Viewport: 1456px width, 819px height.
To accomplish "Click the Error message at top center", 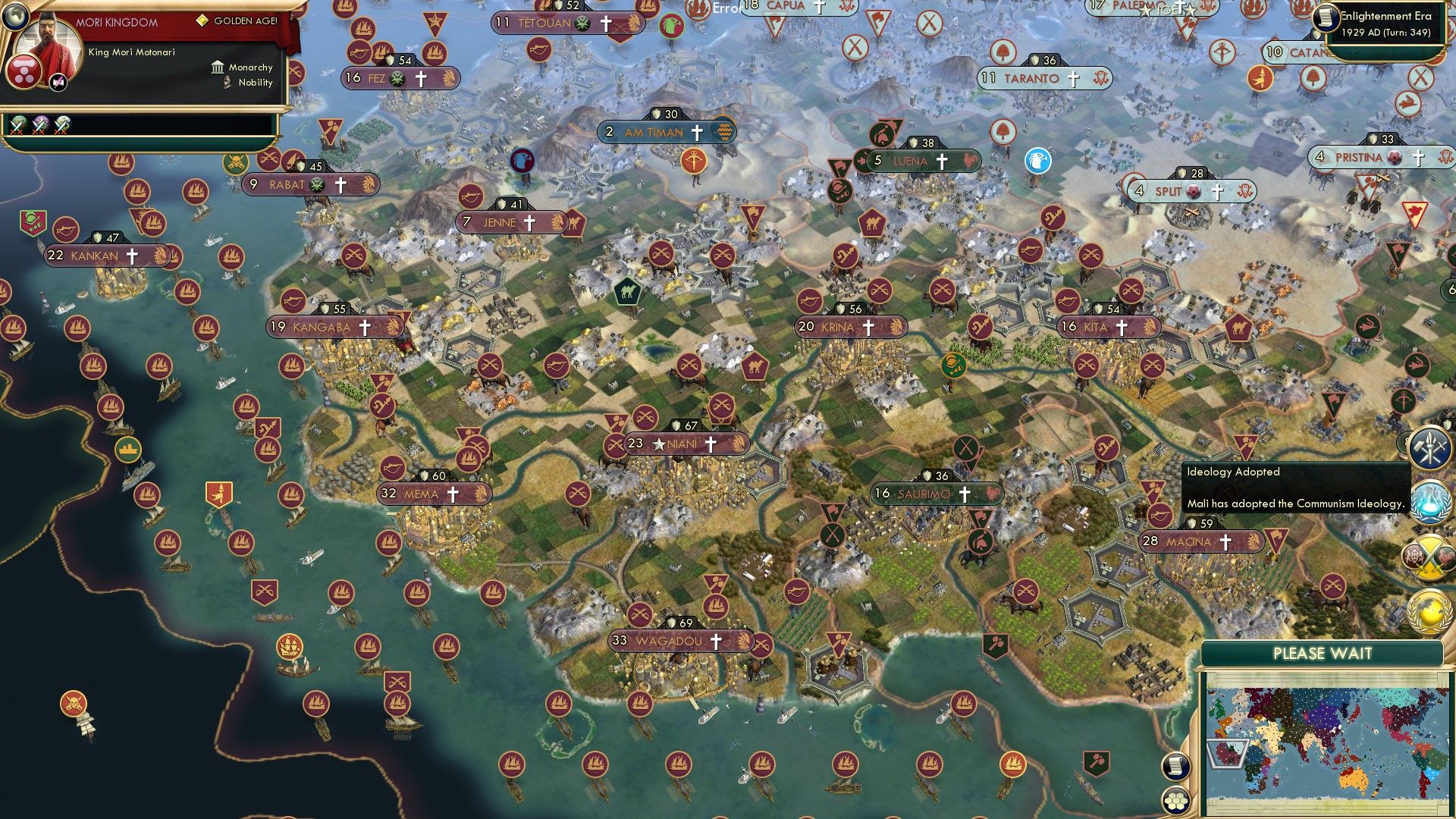I will tap(726, 8).
